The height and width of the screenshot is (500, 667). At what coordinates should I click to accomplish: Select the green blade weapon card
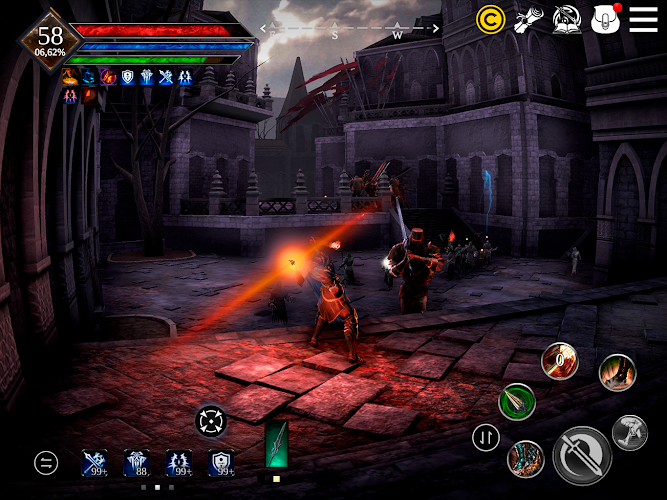(277, 445)
